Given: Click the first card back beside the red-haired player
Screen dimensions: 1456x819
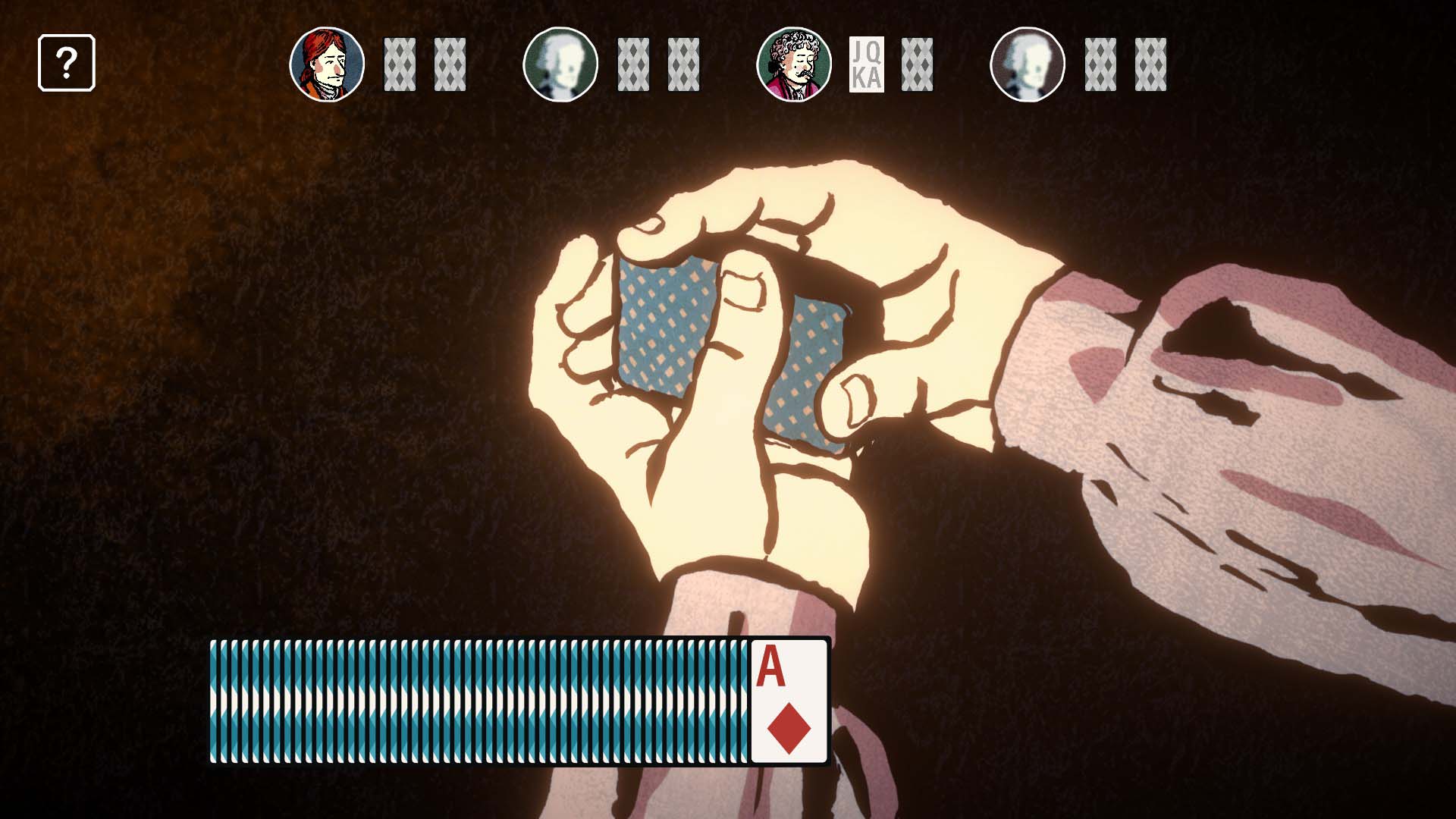Looking at the screenshot, I should tap(400, 64).
